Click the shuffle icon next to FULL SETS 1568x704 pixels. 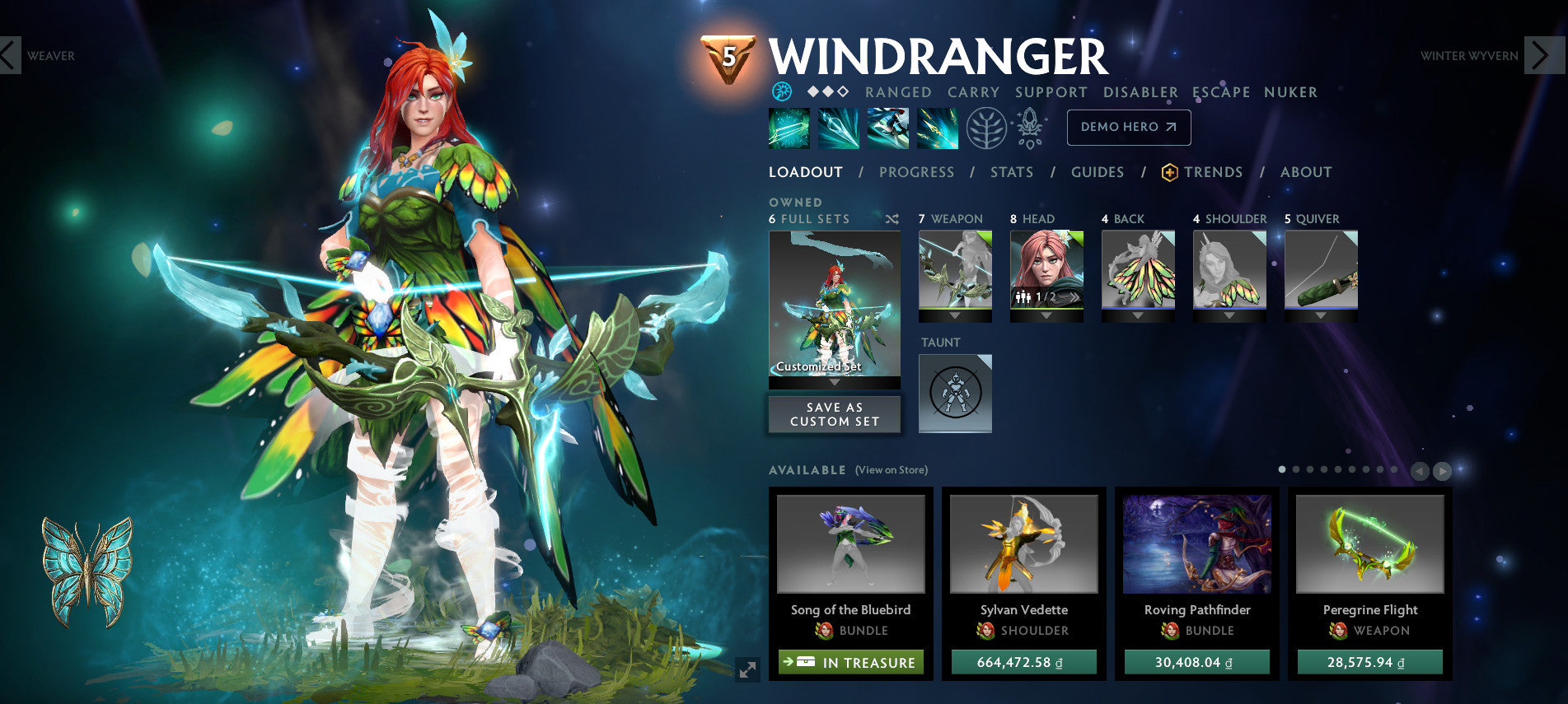tap(892, 219)
